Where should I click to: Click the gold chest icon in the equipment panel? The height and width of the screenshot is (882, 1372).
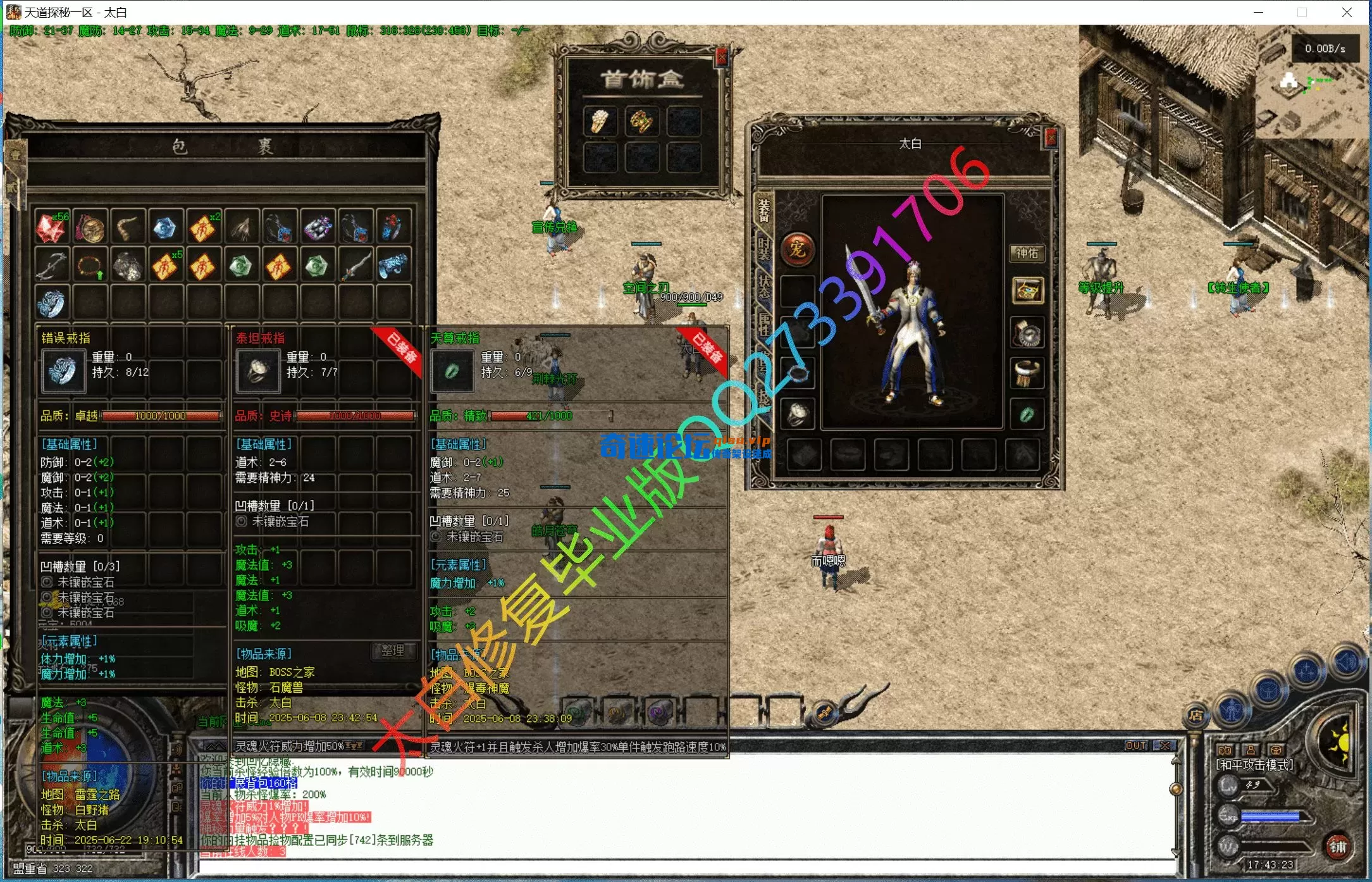pos(1027,290)
